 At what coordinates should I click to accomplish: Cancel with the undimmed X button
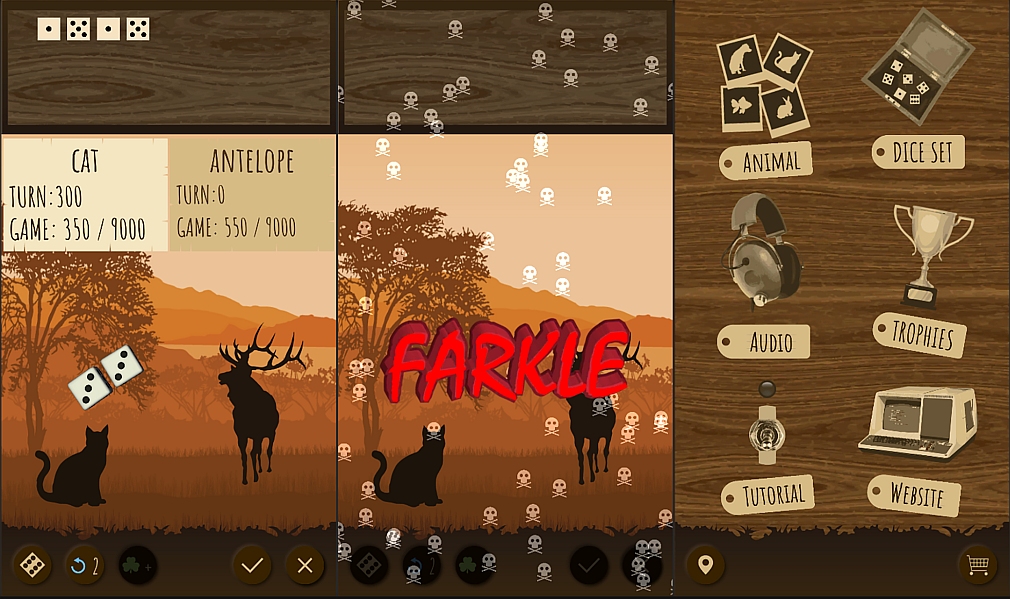tap(305, 566)
